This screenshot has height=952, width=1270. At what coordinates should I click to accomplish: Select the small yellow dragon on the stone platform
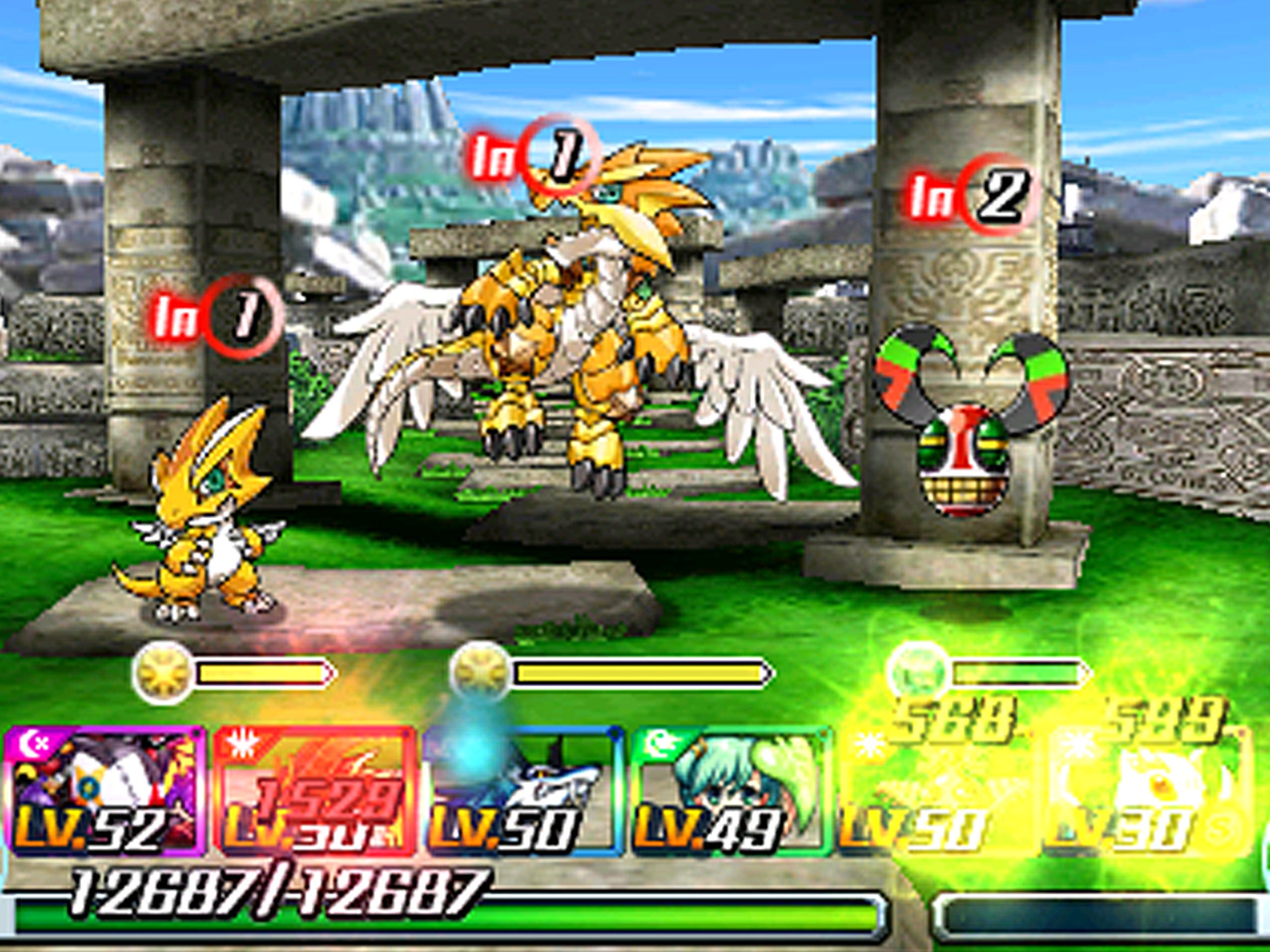click(x=212, y=516)
